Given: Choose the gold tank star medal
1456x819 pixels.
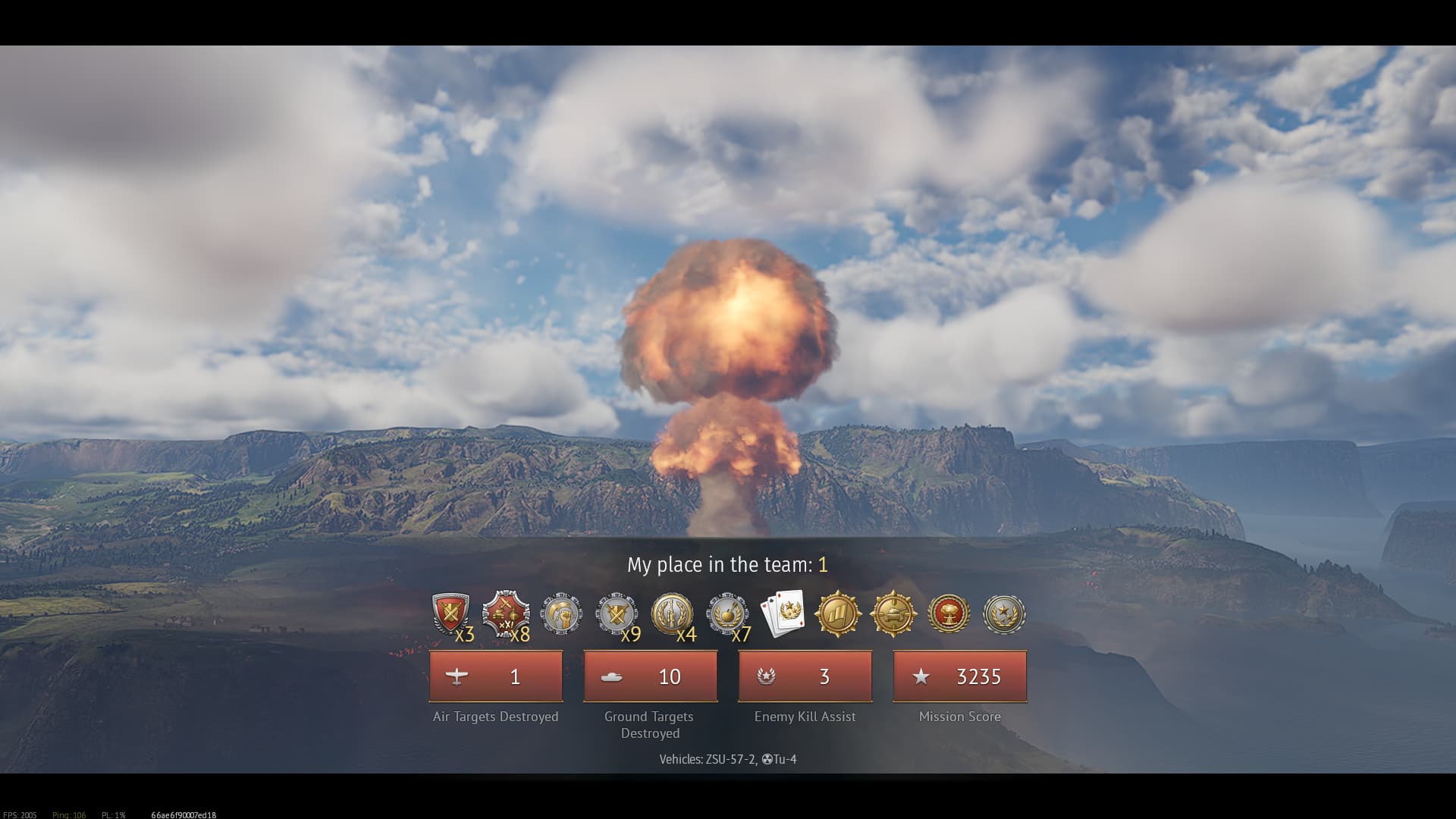Looking at the screenshot, I should pyautogui.click(x=893, y=613).
